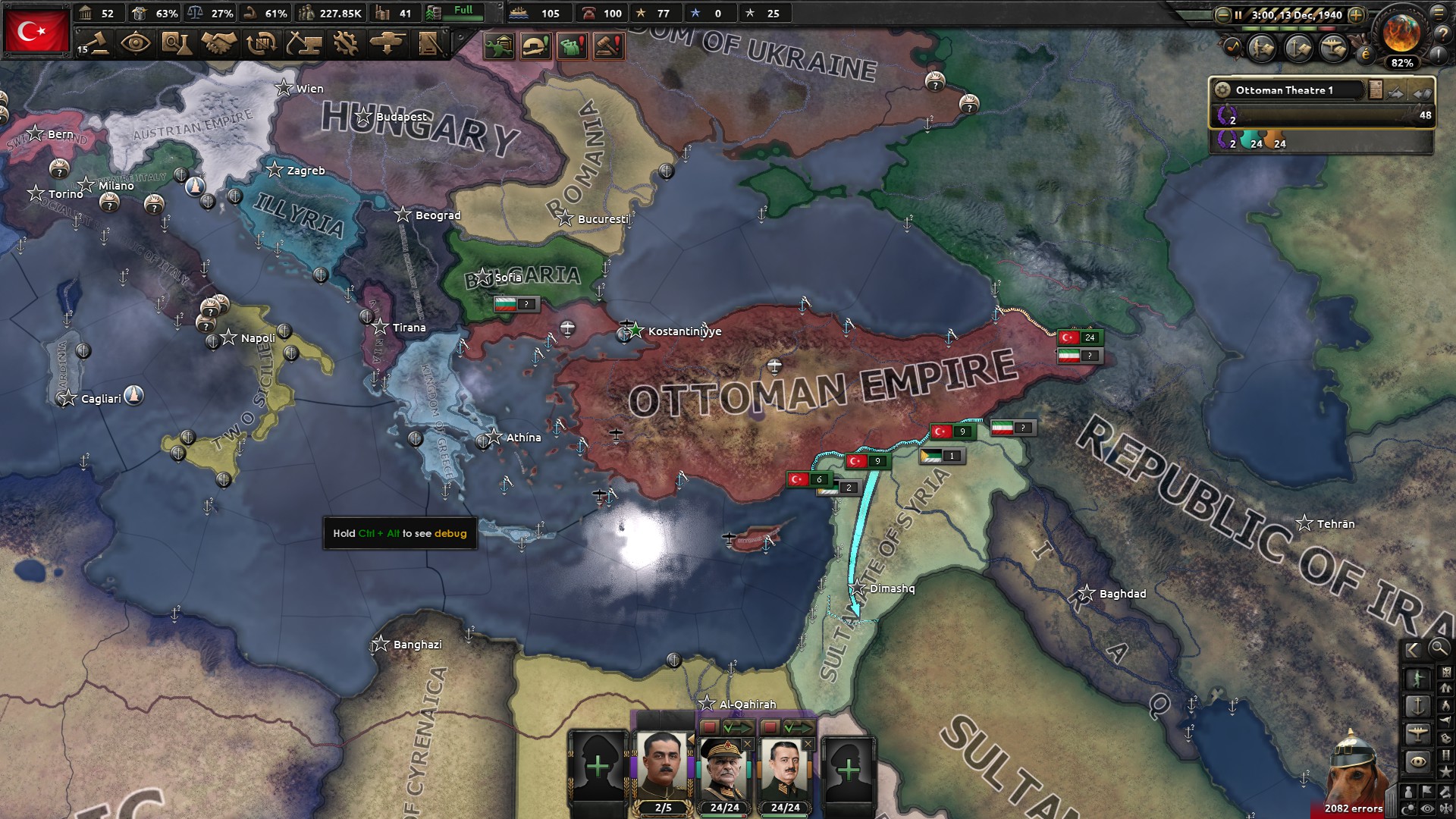Open the Production menu with wrench icon
The width and height of the screenshot is (1456, 819).
tap(344, 42)
